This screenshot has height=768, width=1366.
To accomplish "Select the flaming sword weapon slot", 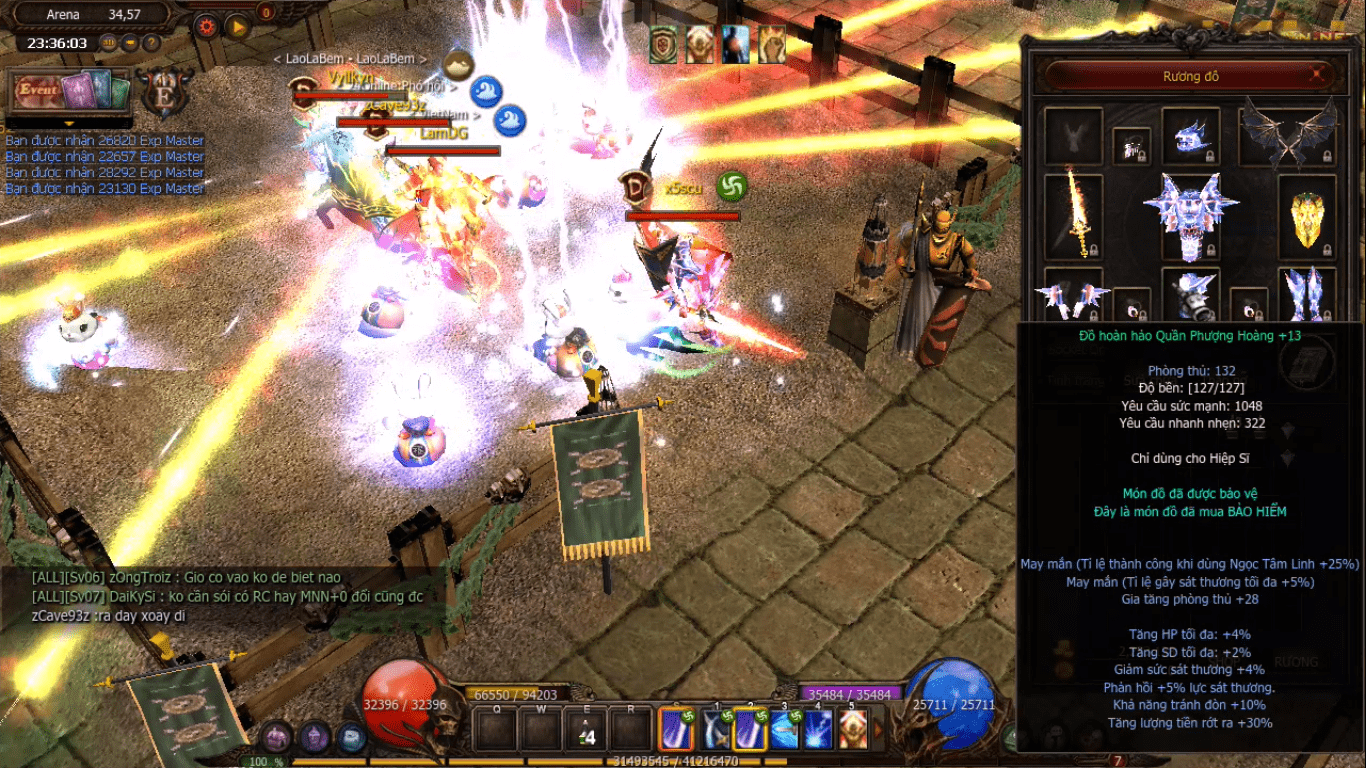I will [1073, 213].
